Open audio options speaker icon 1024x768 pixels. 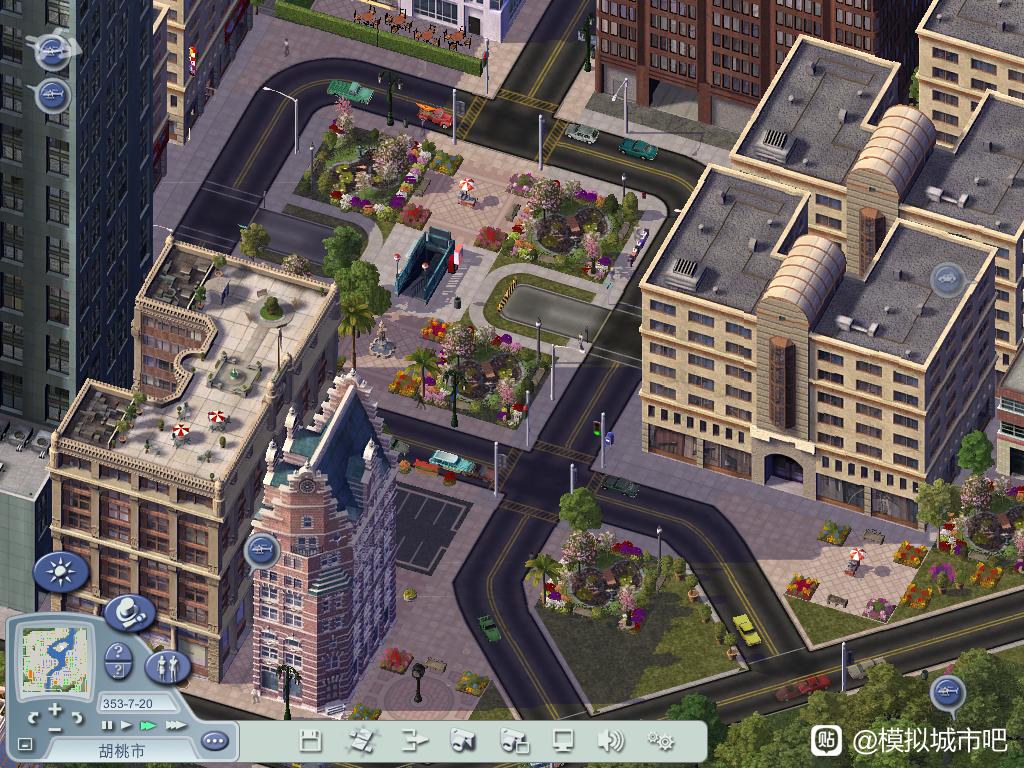point(610,741)
